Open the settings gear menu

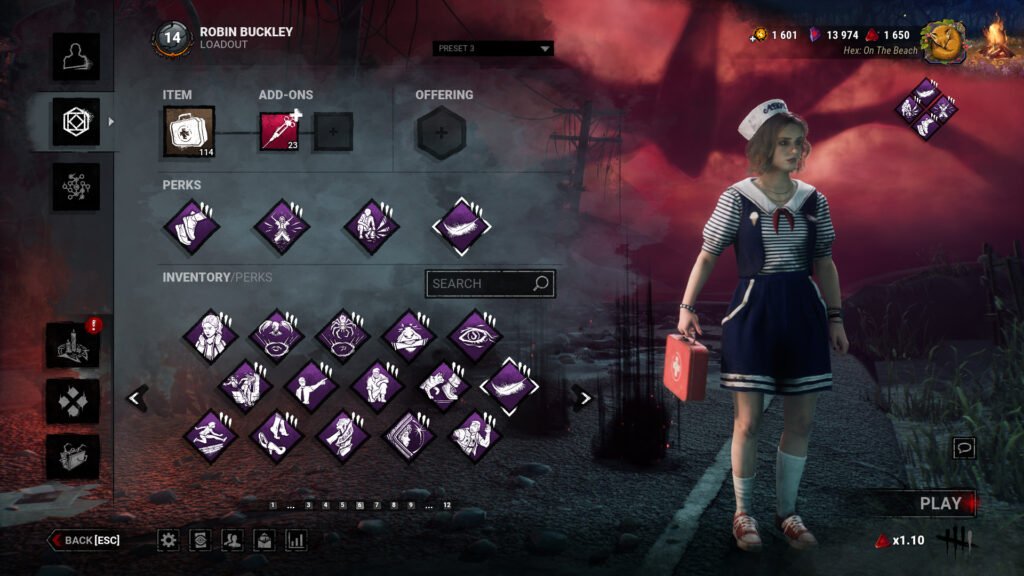click(169, 540)
